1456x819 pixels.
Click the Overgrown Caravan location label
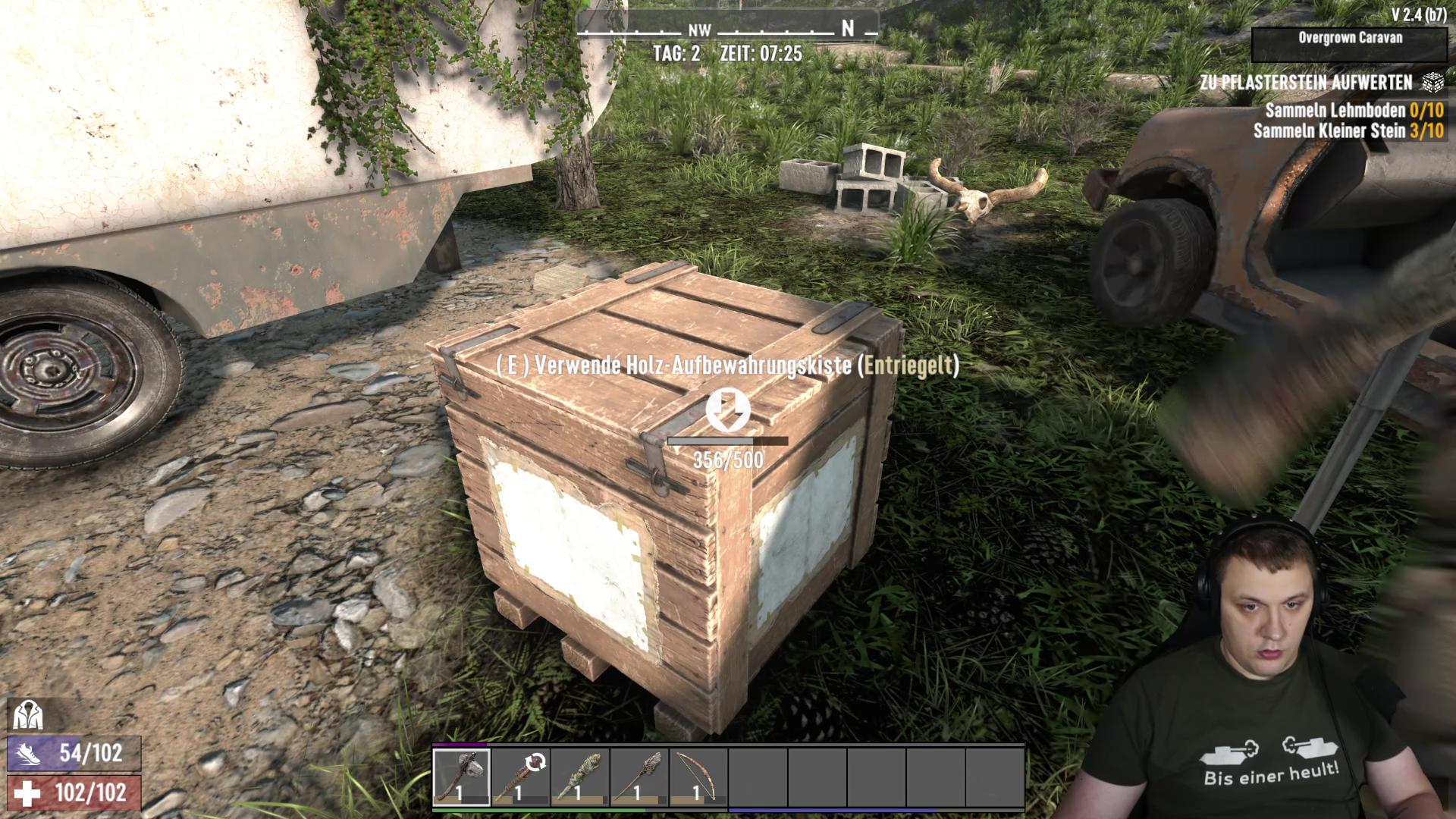pos(1350,38)
